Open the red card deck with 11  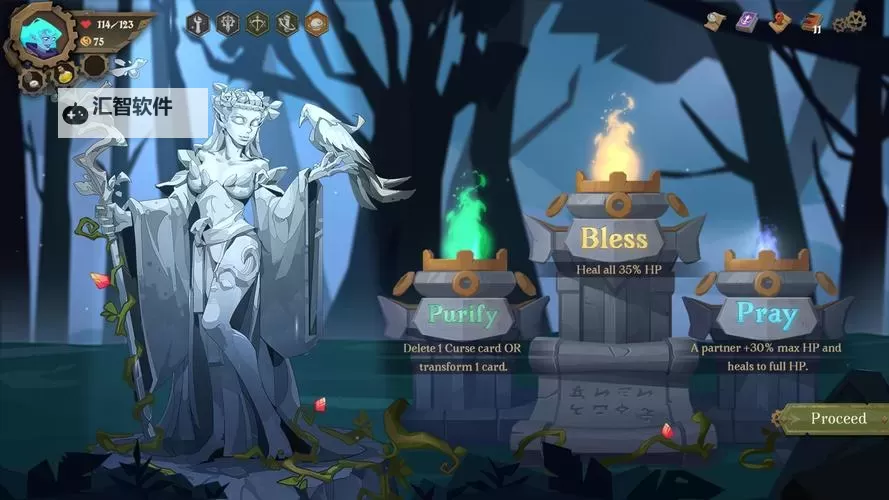tap(811, 22)
